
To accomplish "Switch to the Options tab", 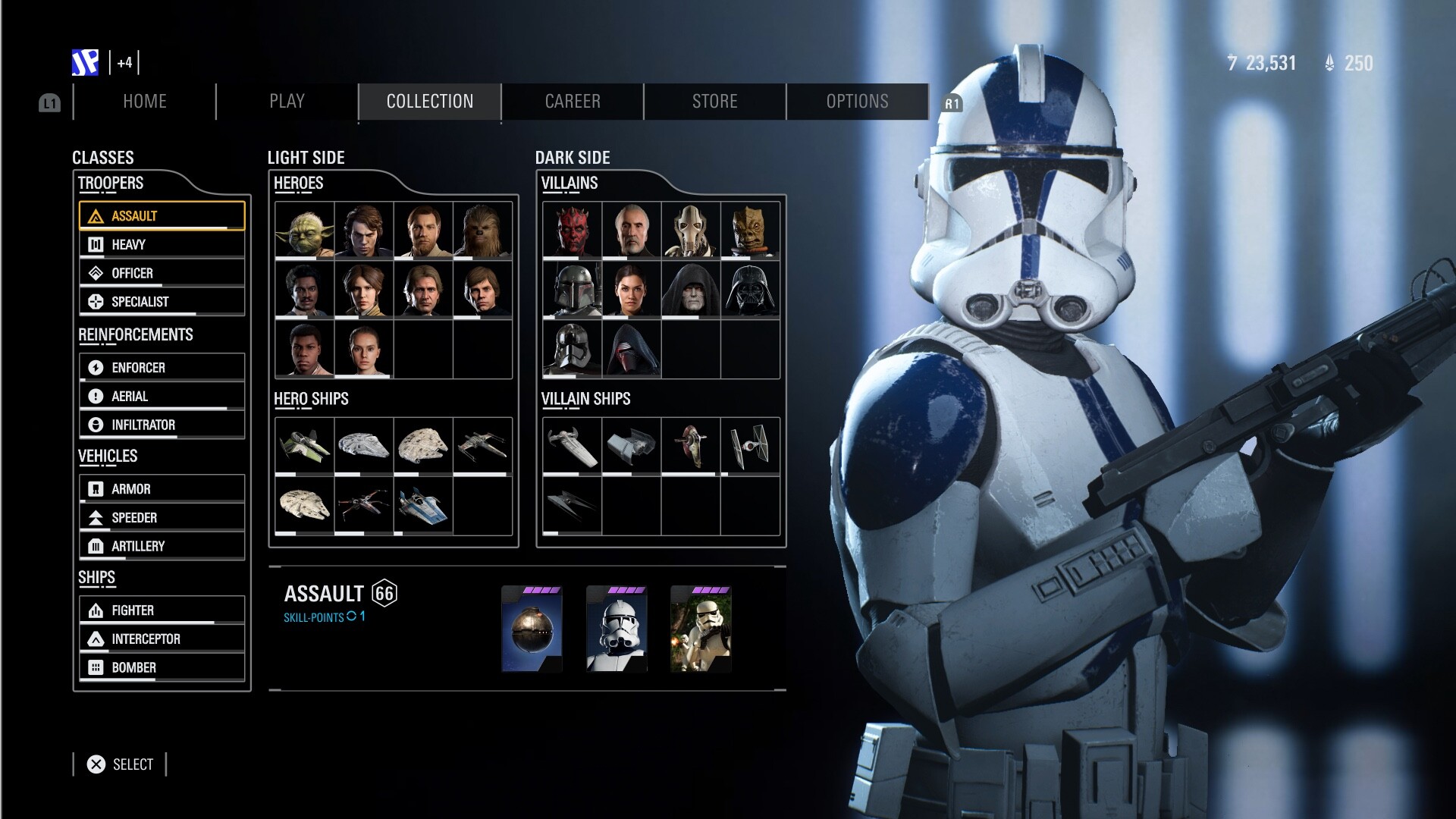I will [x=857, y=102].
